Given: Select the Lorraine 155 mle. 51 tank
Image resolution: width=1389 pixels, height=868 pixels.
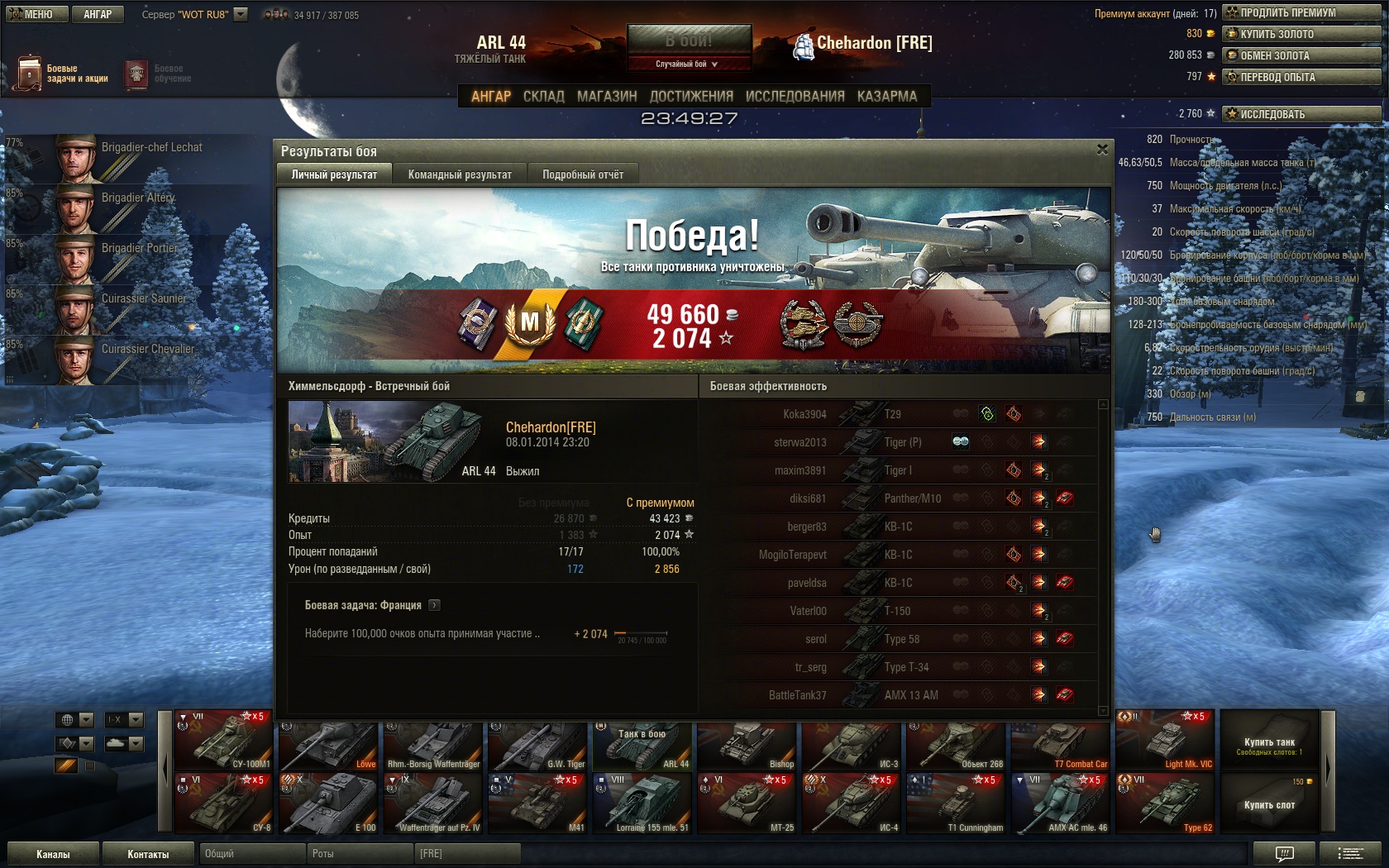Looking at the screenshot, I should 643,803.
